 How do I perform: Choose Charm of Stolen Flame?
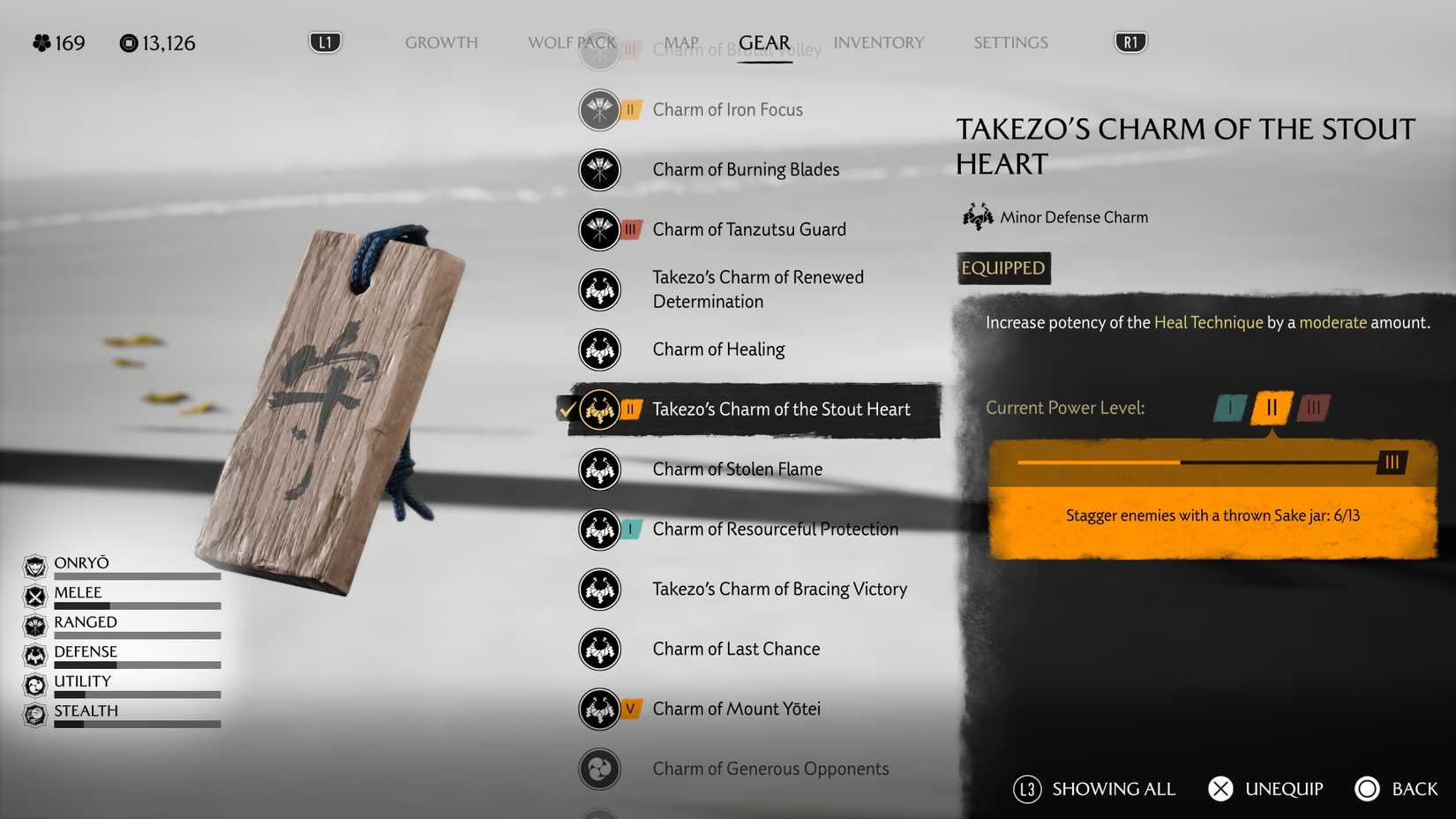pos(737,470)
